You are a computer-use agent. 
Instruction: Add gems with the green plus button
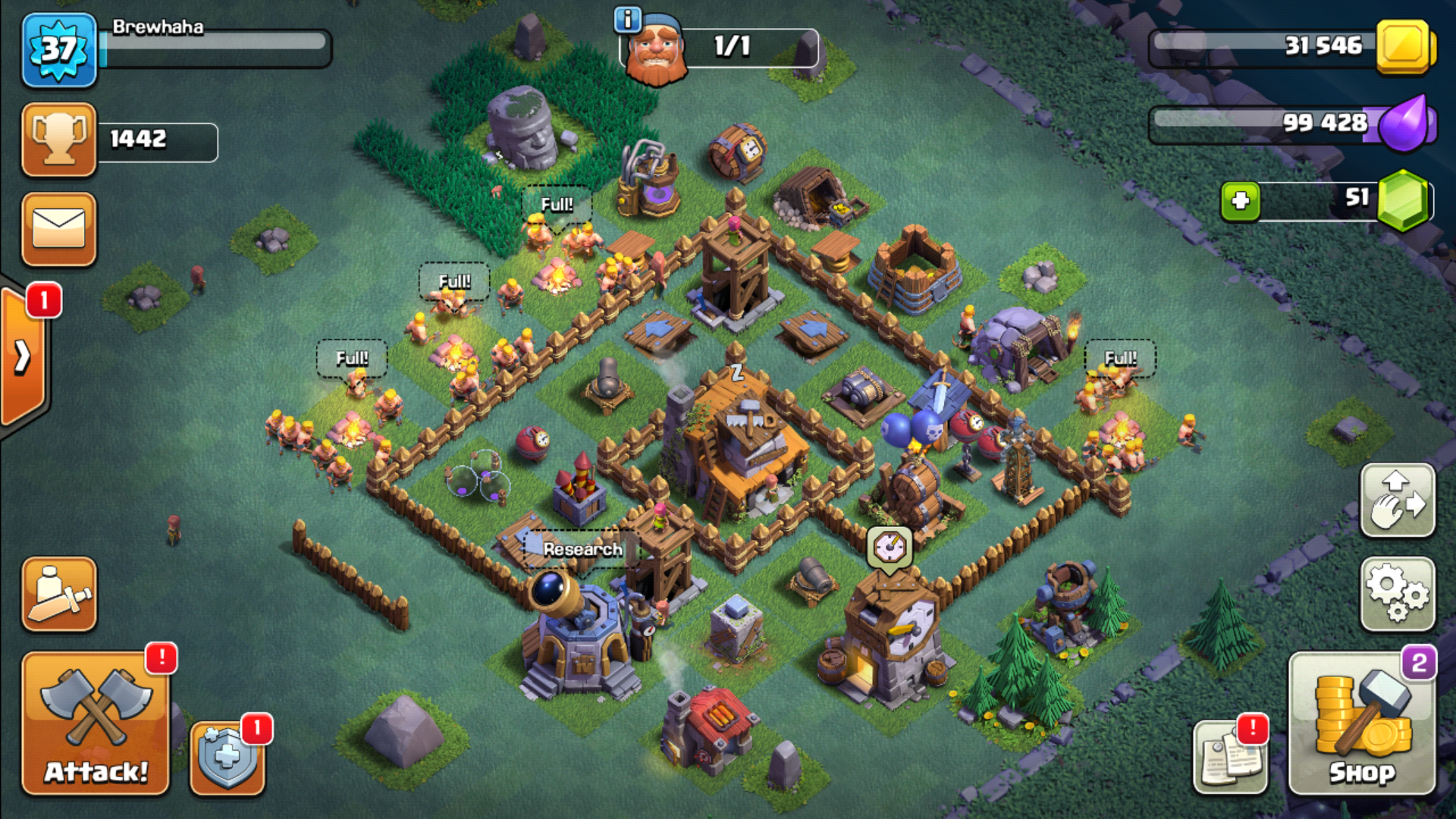click(x=1241, y=201)
